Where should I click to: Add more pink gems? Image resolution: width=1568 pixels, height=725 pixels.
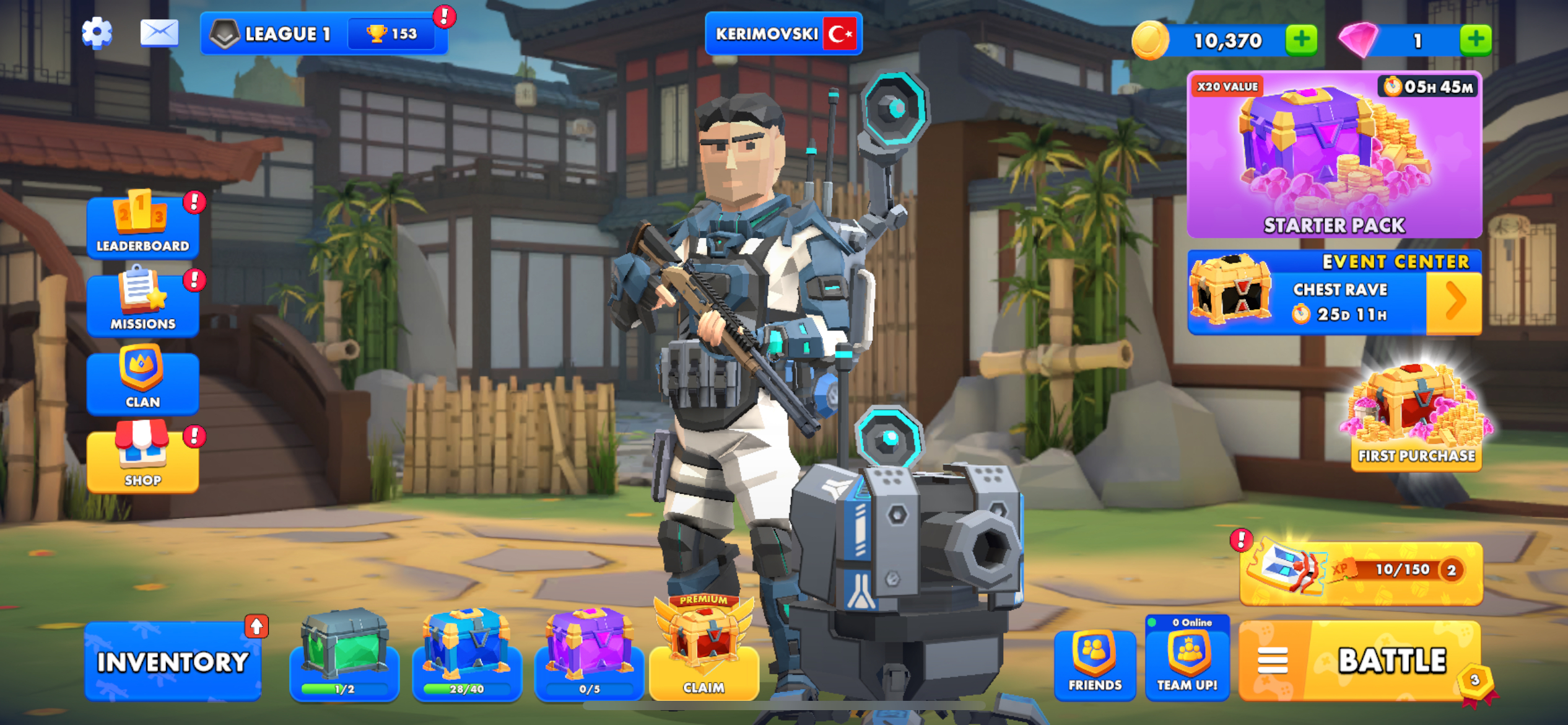(1475, 40)
